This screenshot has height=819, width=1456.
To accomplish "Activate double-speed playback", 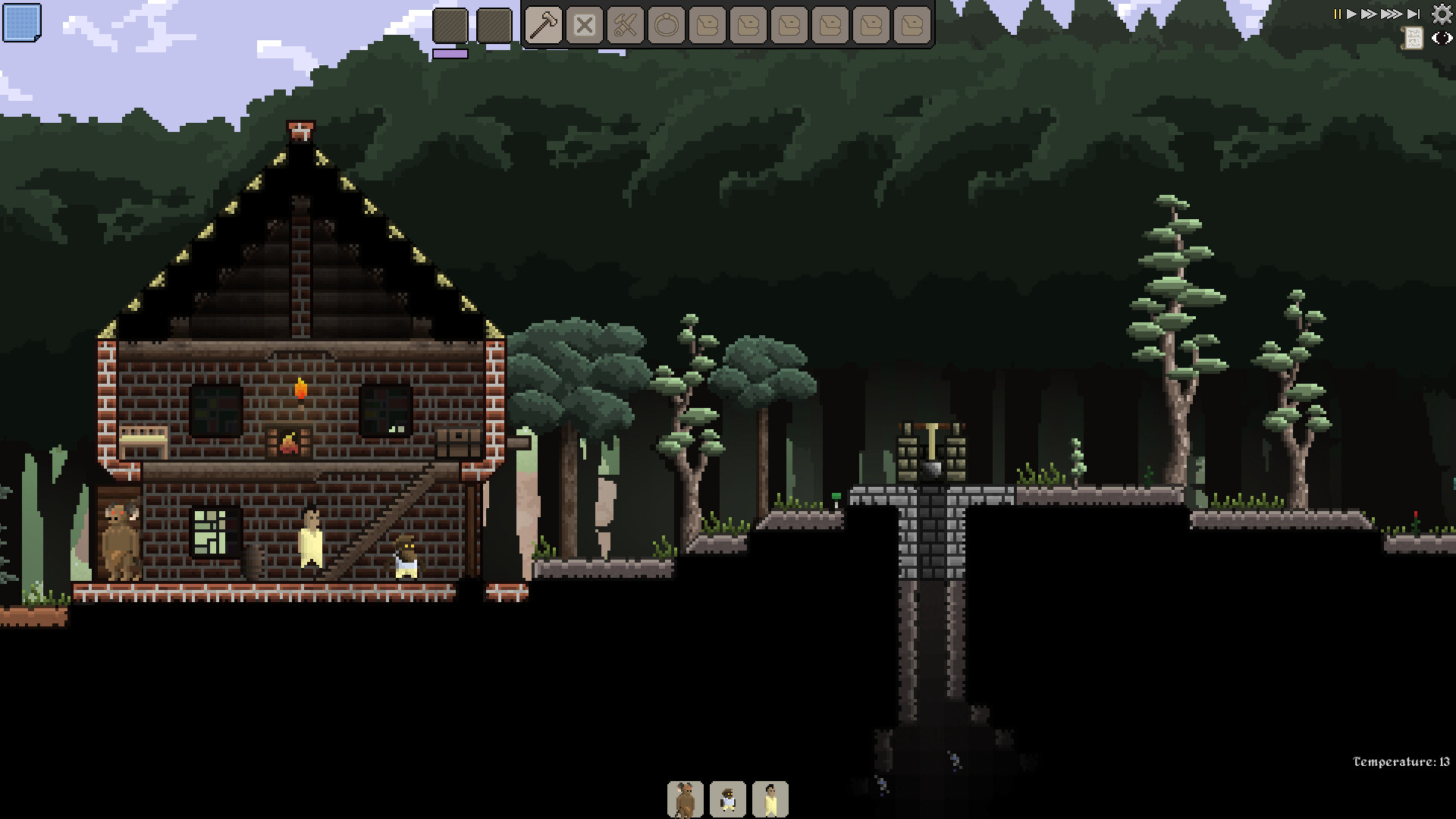I will (1368, 14).
